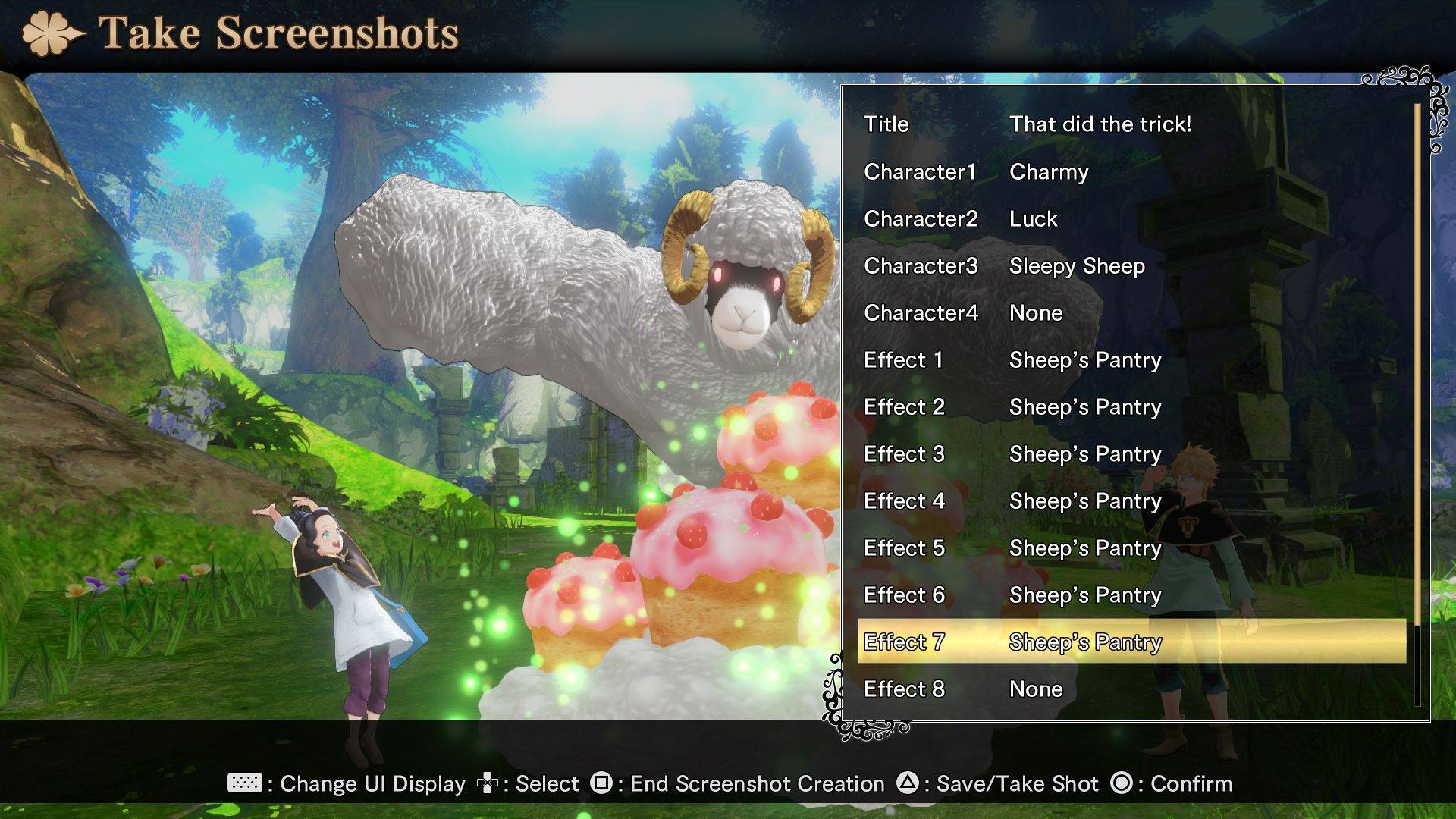Open the Character2 Luck setting
This screenshot has height=819, width=1456.
[x=1130, y=219]
